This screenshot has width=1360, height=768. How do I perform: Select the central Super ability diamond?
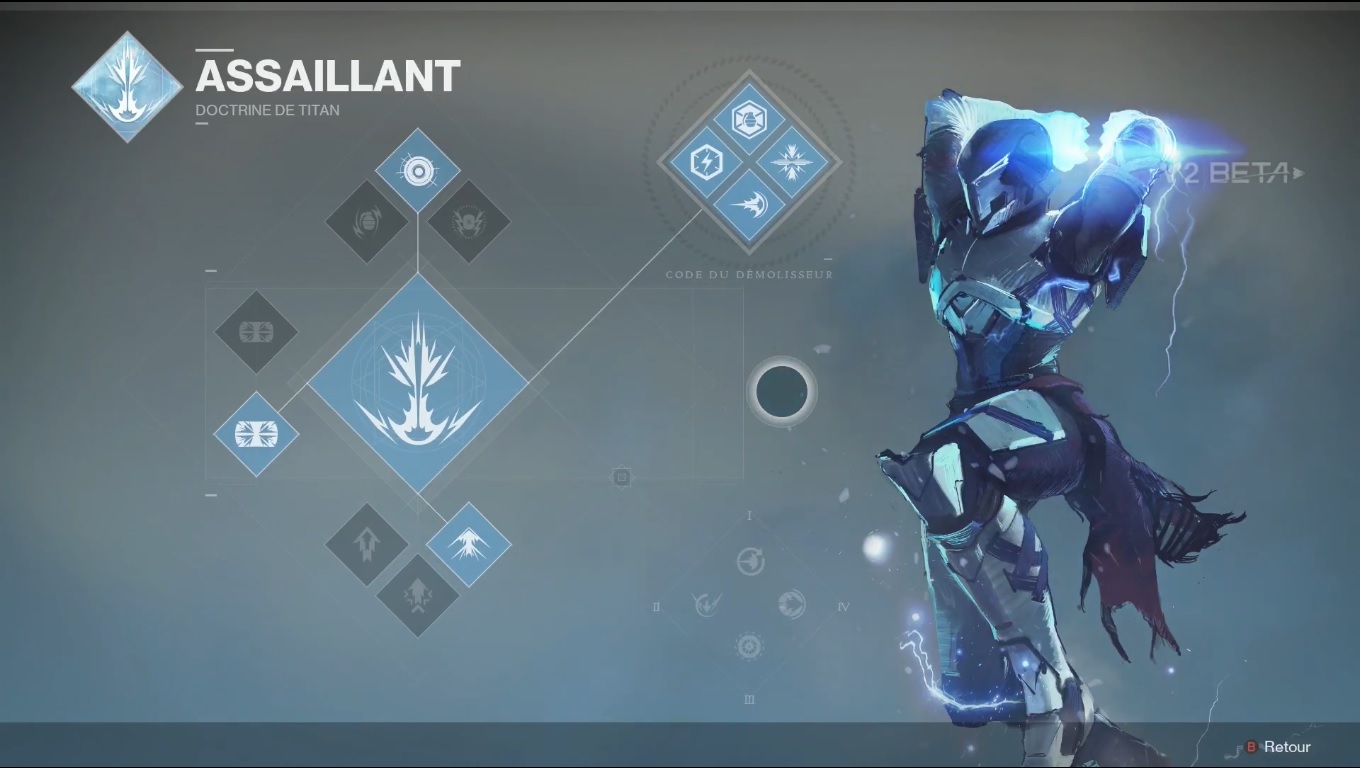coord(418,384)
